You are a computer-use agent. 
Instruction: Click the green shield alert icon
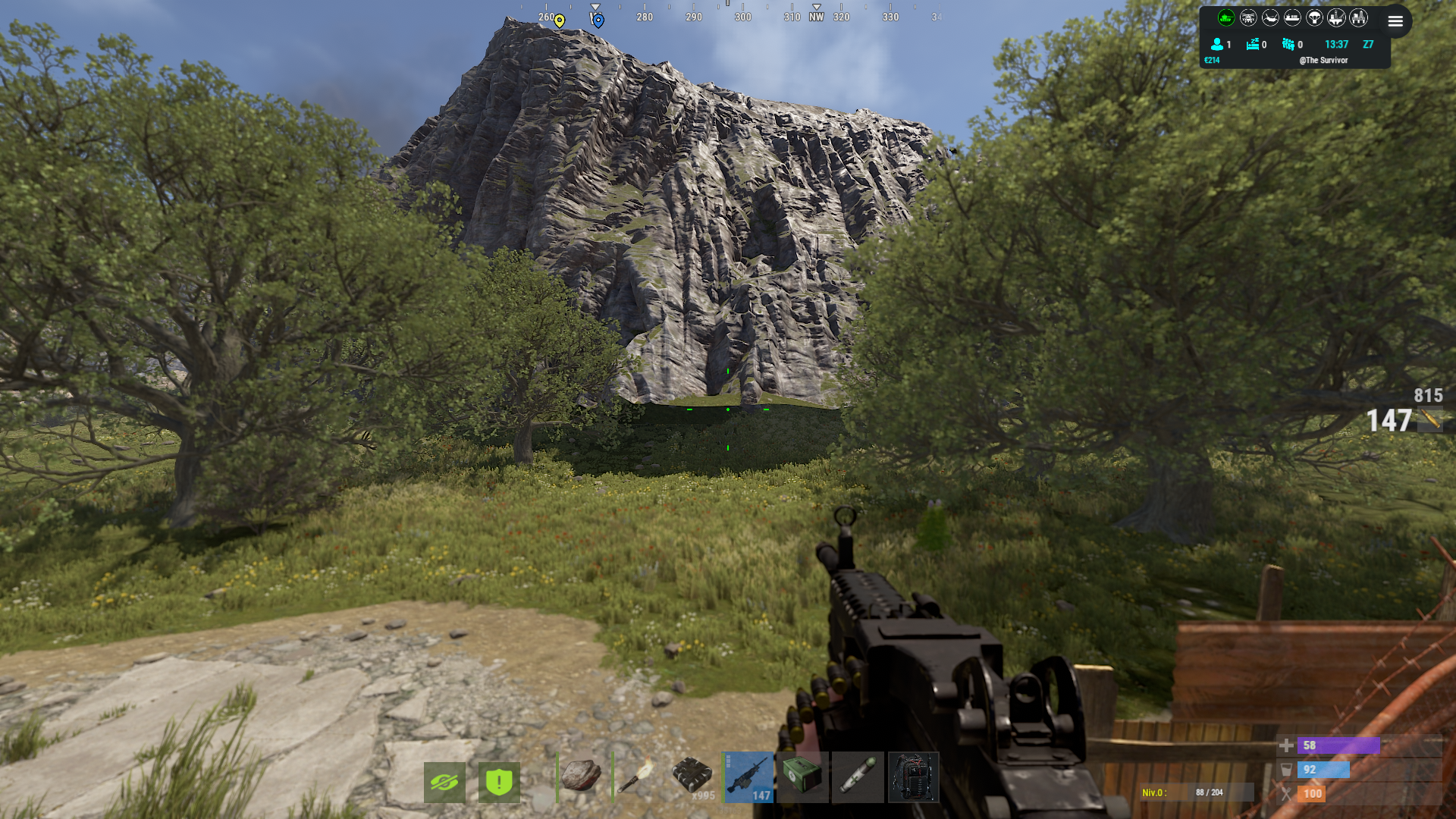click(499, 782)
